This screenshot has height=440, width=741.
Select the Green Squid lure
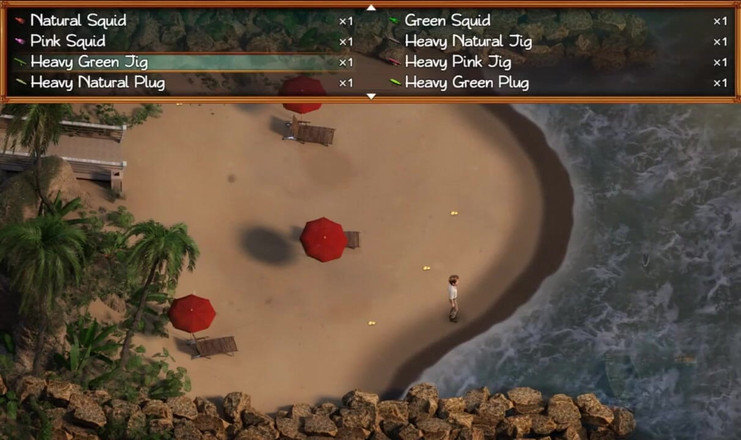(447, 20)
